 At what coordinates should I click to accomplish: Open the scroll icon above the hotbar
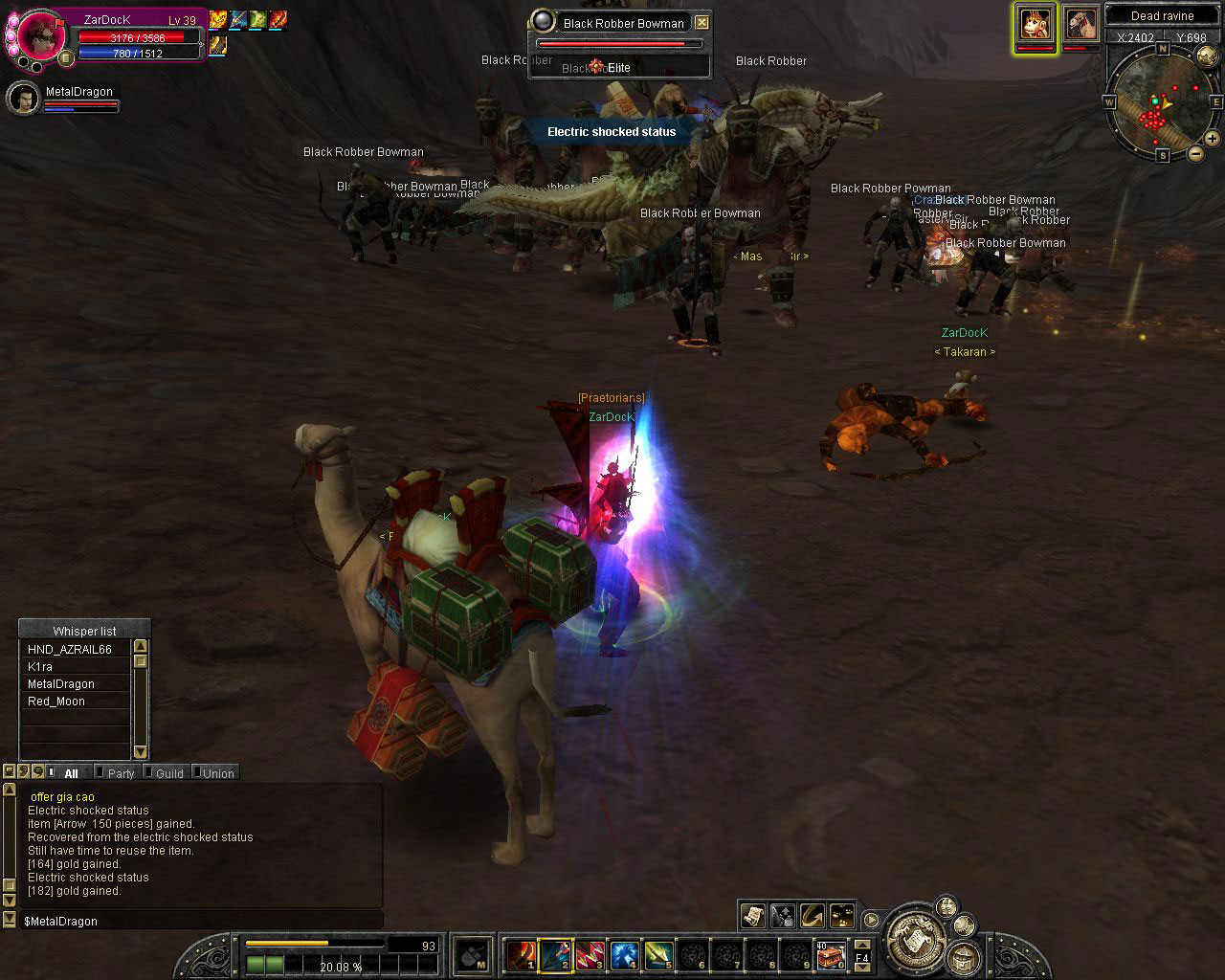[x=752, y=915]
